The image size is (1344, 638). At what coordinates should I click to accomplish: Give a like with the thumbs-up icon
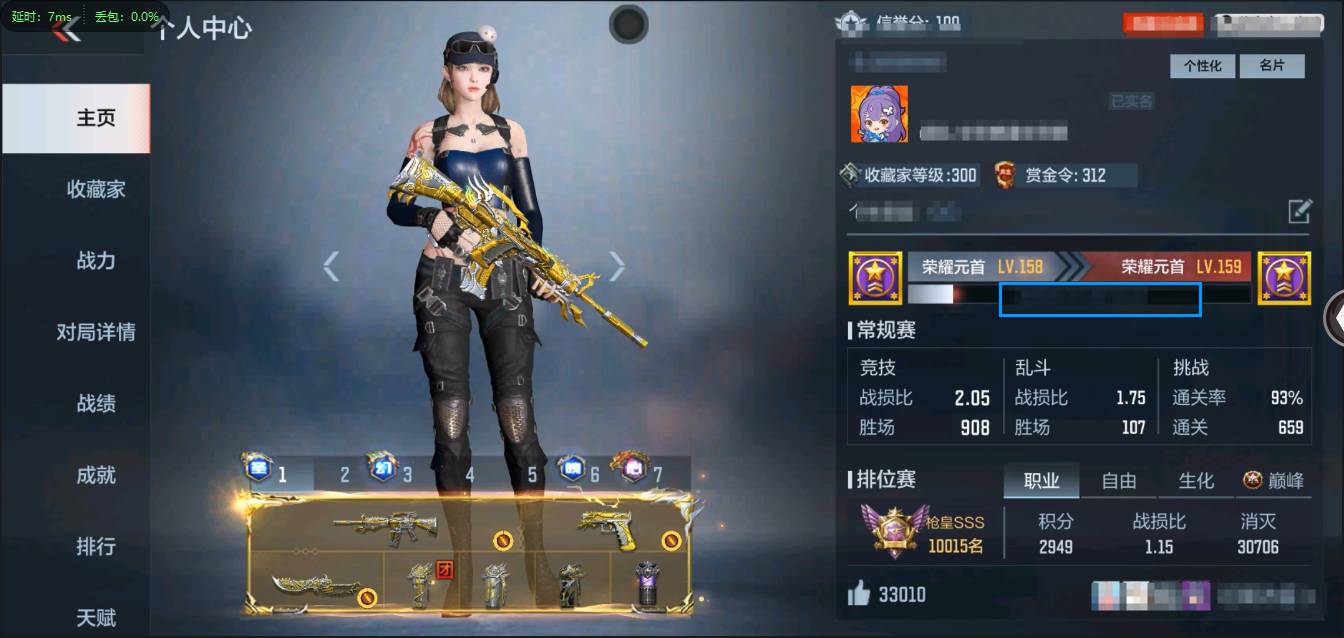859,595
